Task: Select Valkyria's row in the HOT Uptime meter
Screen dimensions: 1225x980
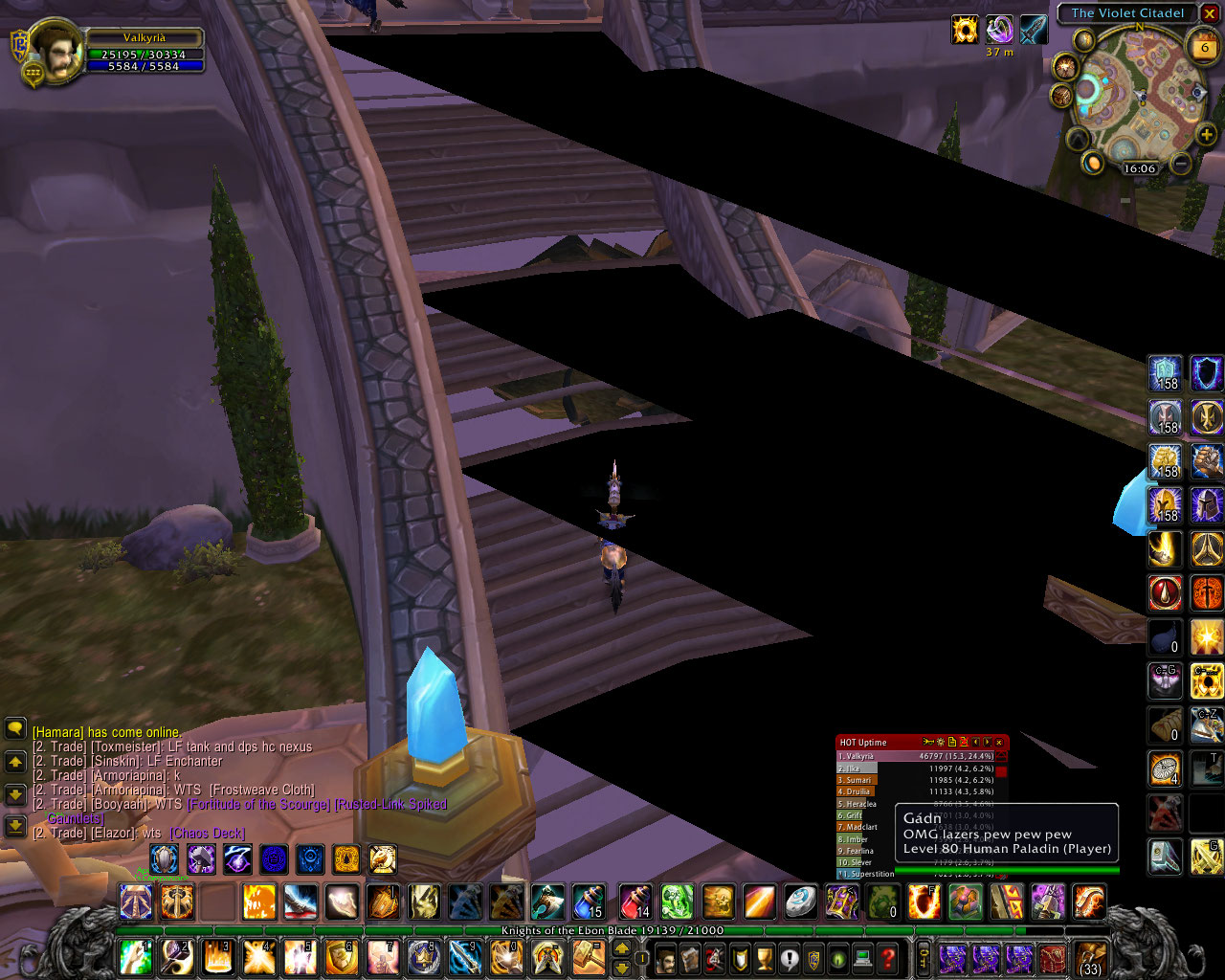Action: click(x=919, y=756)
